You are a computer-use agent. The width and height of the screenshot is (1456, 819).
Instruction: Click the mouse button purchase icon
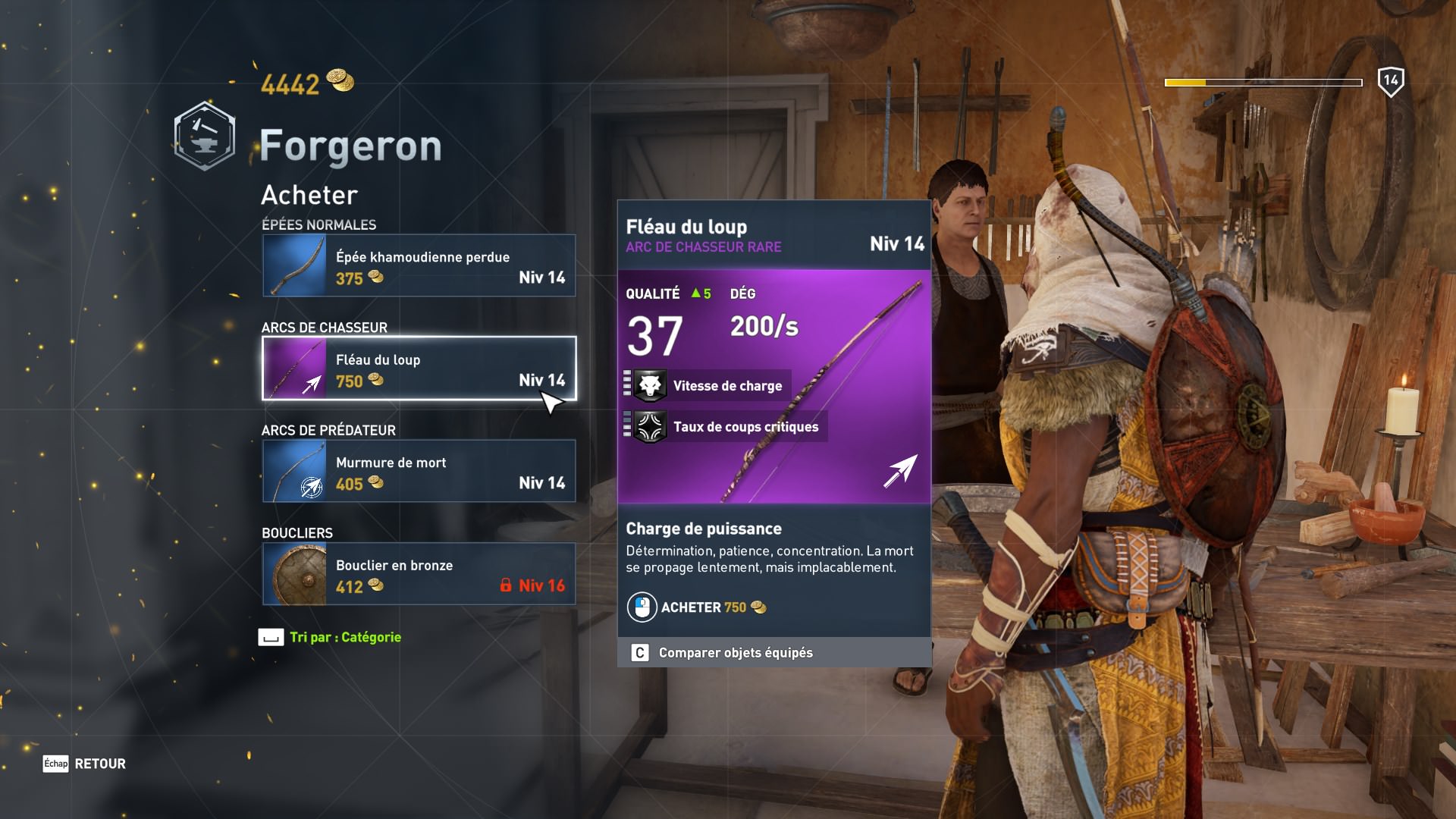coord(642,607)
